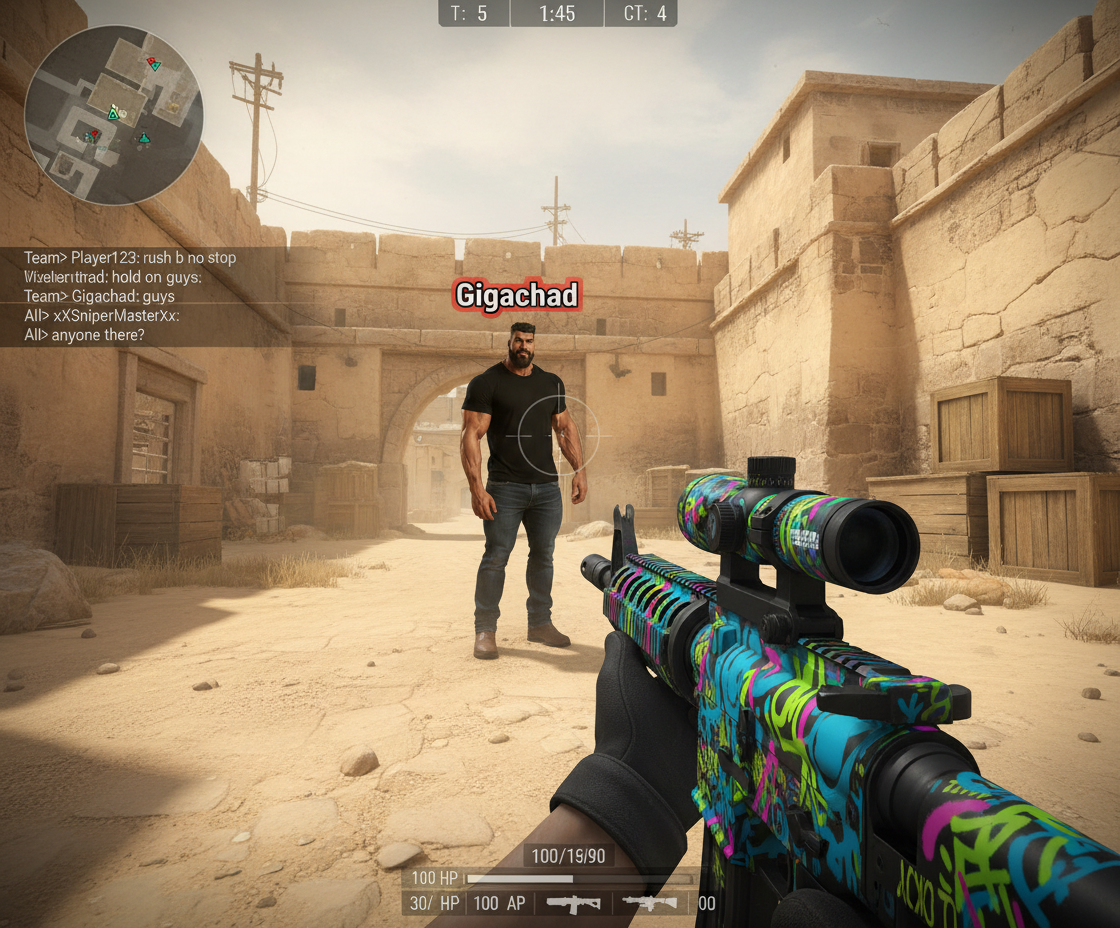Select the short rifle weapon icon

573,903
